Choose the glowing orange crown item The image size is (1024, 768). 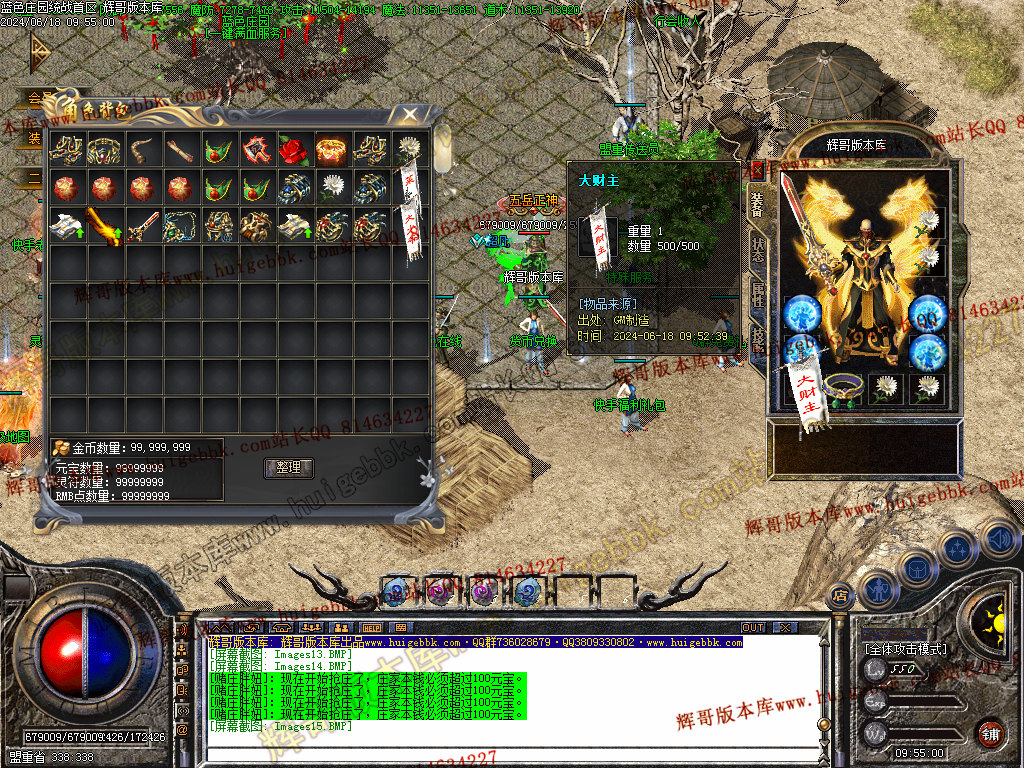(x=329, y=151)
